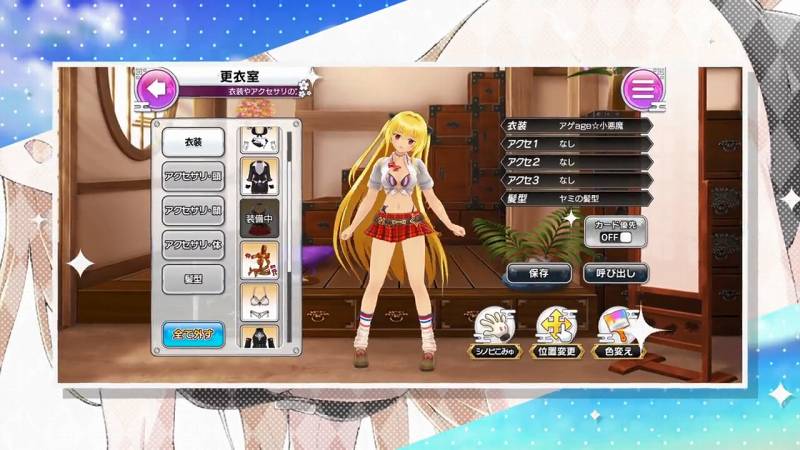Pick the white bikini costume thumbnail
The image size is (800, 450).
tap(258, 300)
